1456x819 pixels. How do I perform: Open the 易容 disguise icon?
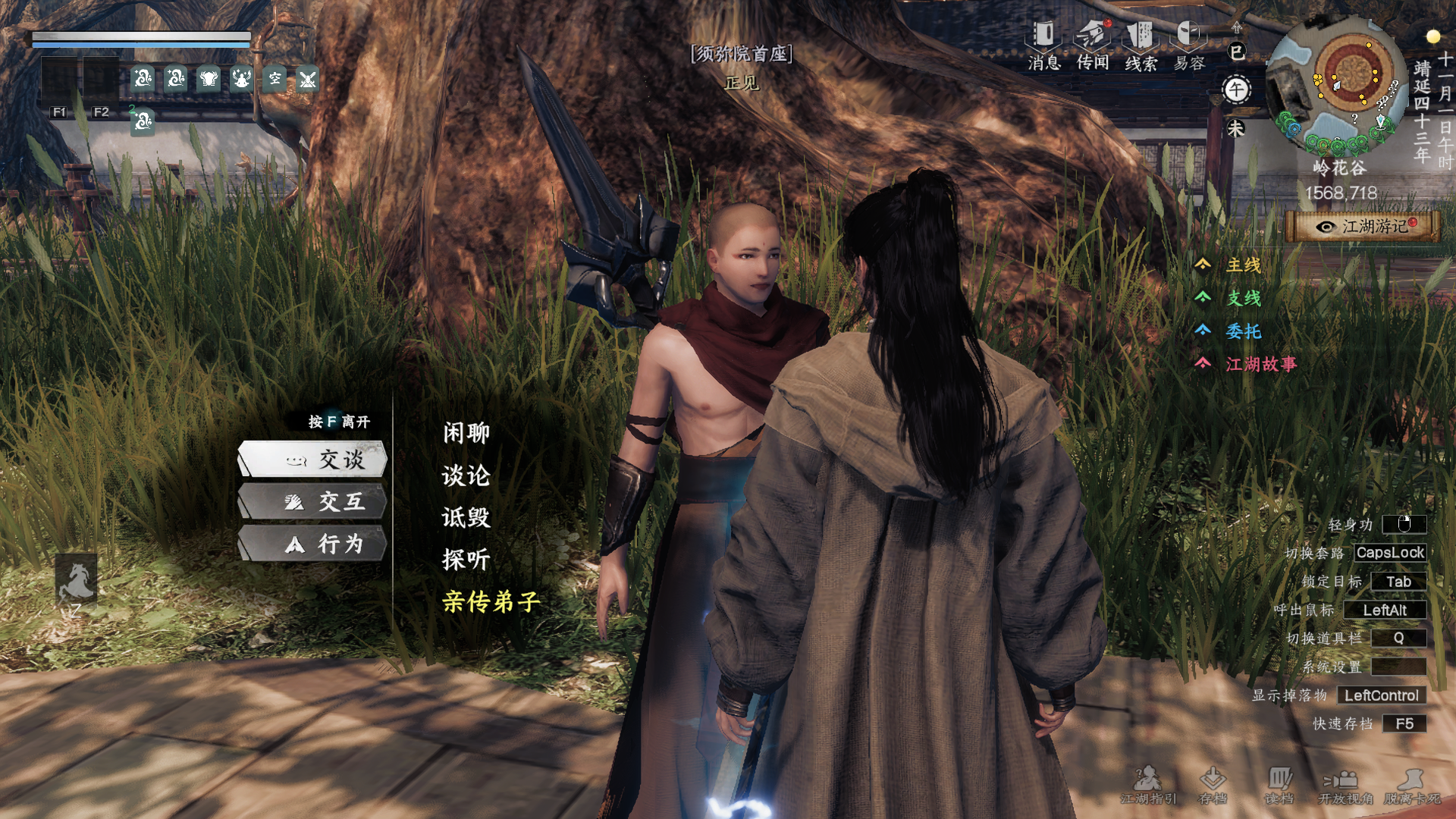coord(1189,45)
